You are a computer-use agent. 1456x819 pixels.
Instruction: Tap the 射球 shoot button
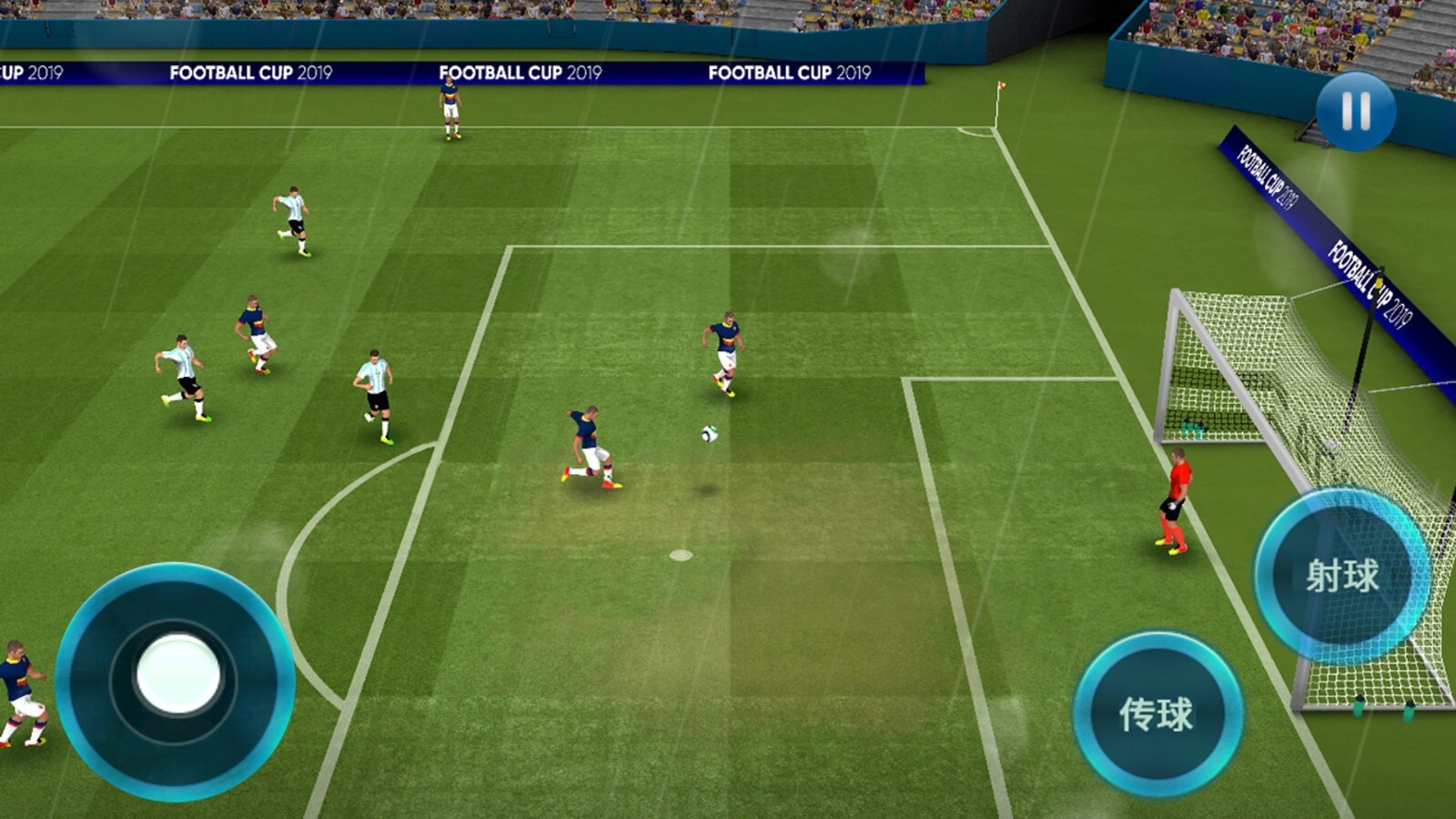coord(1341,575)
